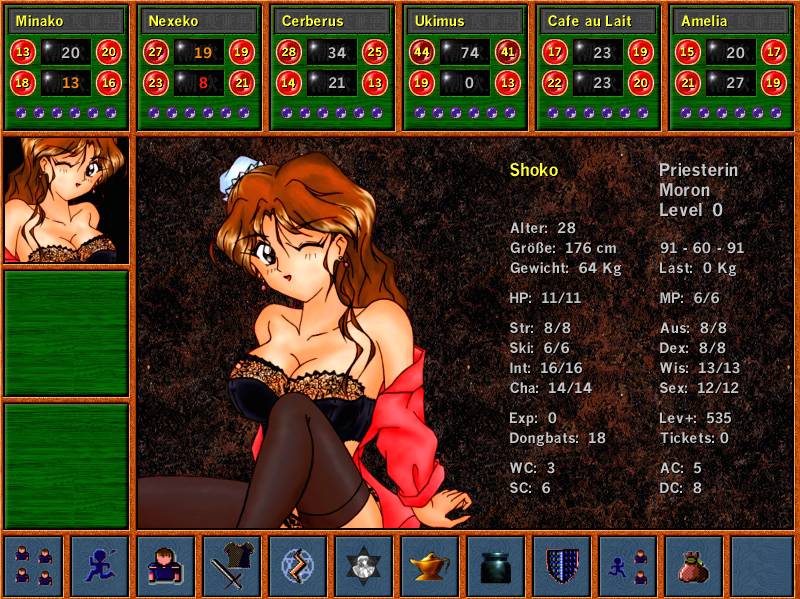Open the single character bust icon
800x599 pixels.
pyautogui.click(x=166, y=566)
